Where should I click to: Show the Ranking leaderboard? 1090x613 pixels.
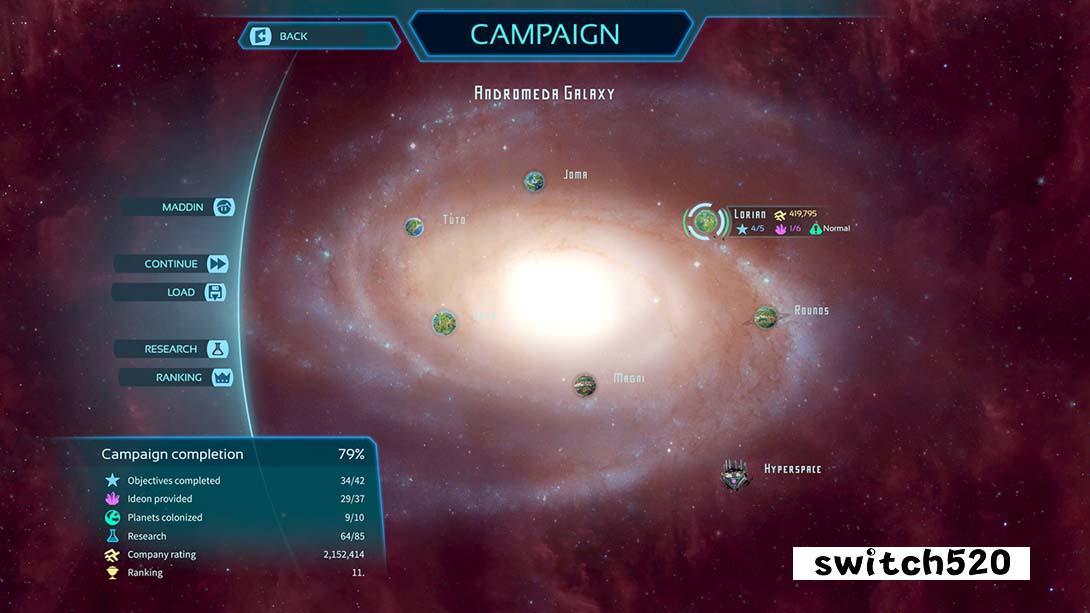pos(177,377)
